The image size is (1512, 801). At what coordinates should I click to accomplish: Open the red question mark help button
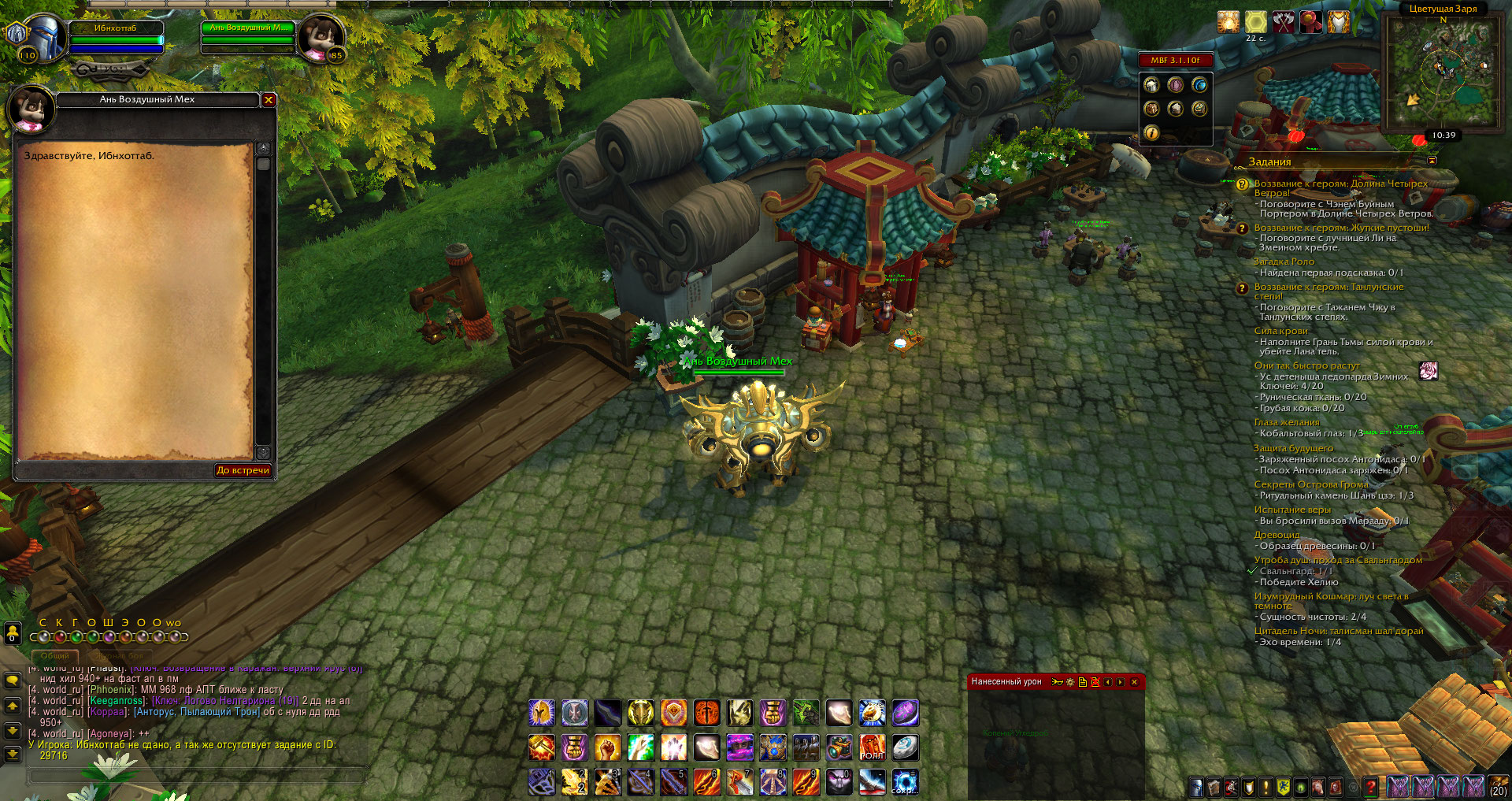click(1371, 787)
